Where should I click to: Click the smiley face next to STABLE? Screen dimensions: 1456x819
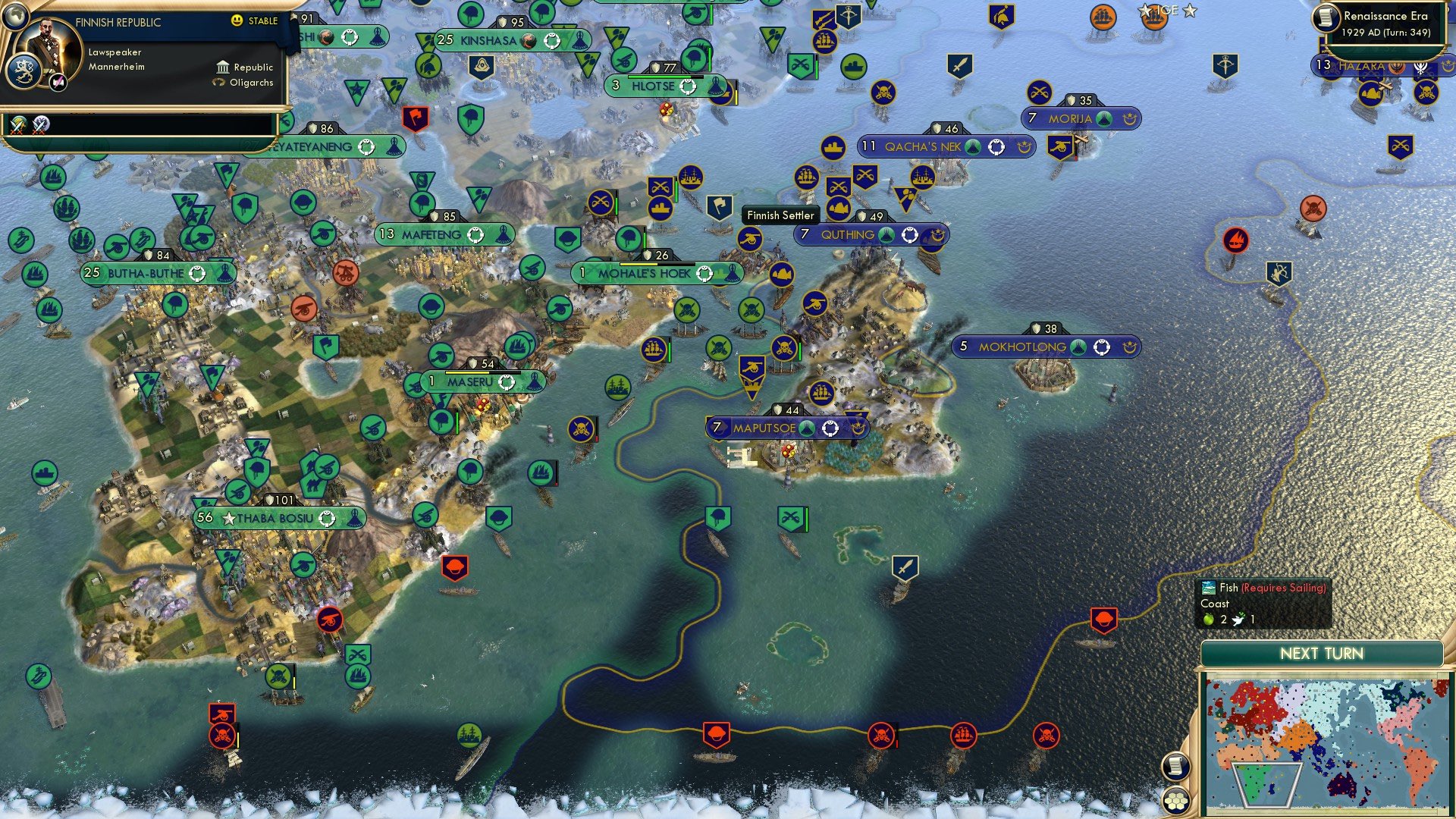pyautogui.click(x=236, y=20)
